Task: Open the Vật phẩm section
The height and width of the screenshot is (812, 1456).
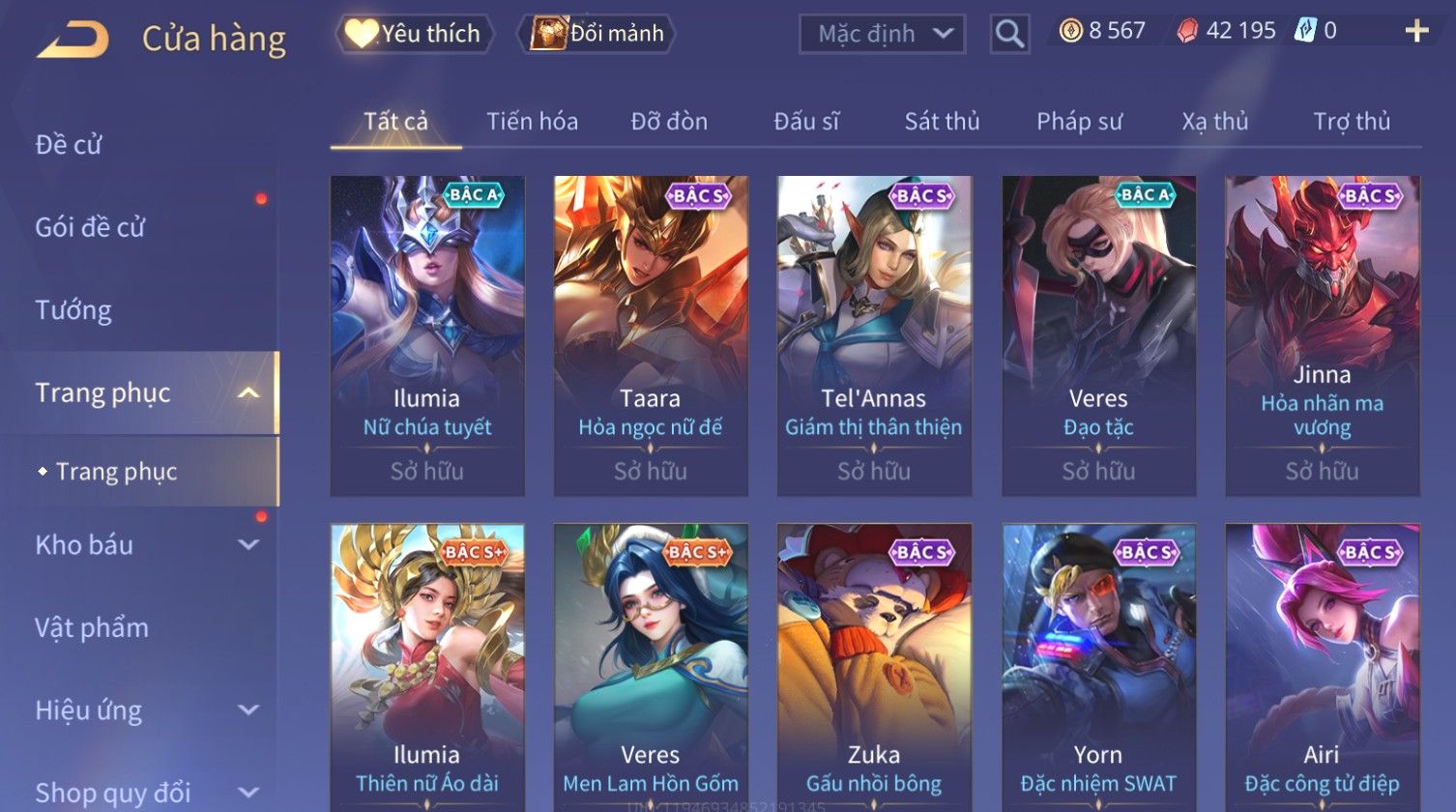Action: 92,627
